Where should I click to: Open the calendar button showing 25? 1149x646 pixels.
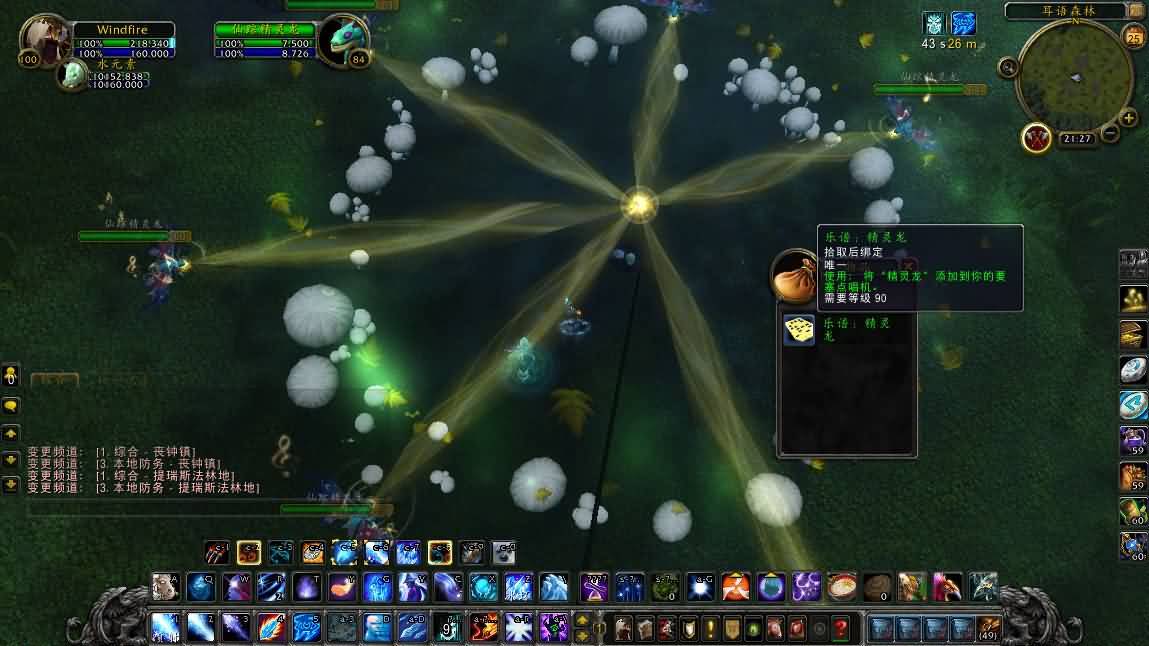pos(1134,38)
